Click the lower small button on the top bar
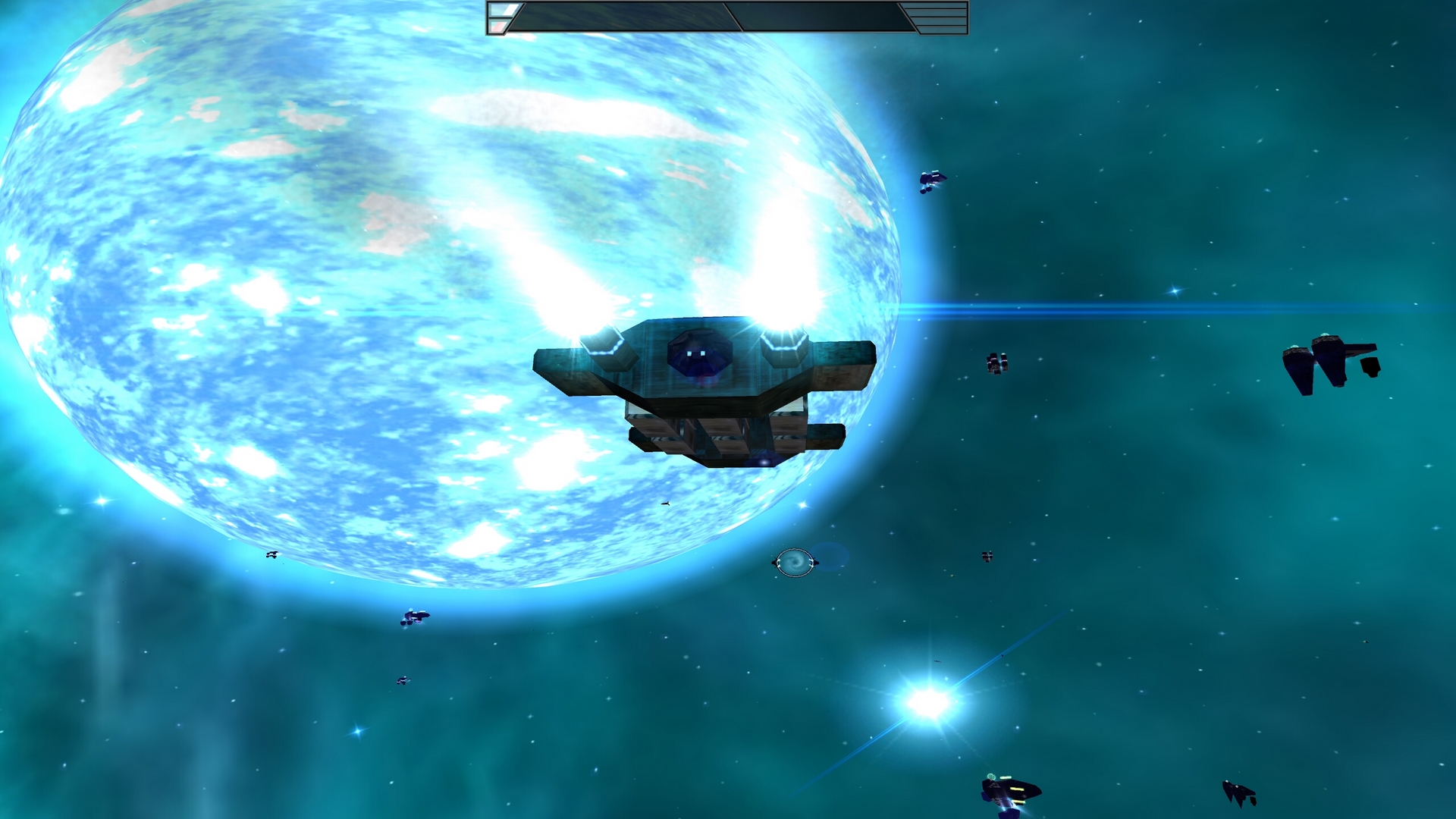 (x=497, y=27)
